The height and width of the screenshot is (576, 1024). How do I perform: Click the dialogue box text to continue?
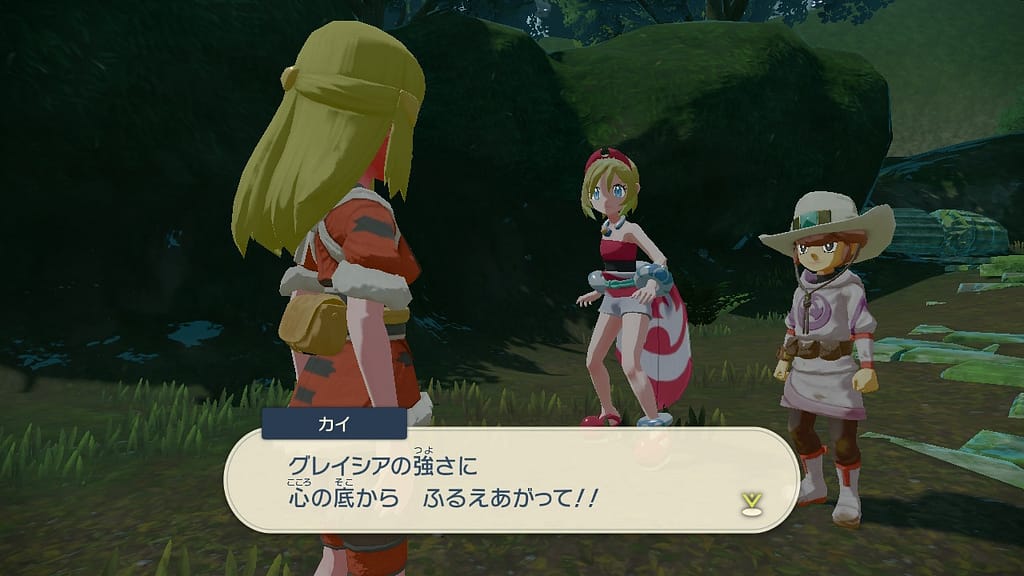(x=442, y=482)
